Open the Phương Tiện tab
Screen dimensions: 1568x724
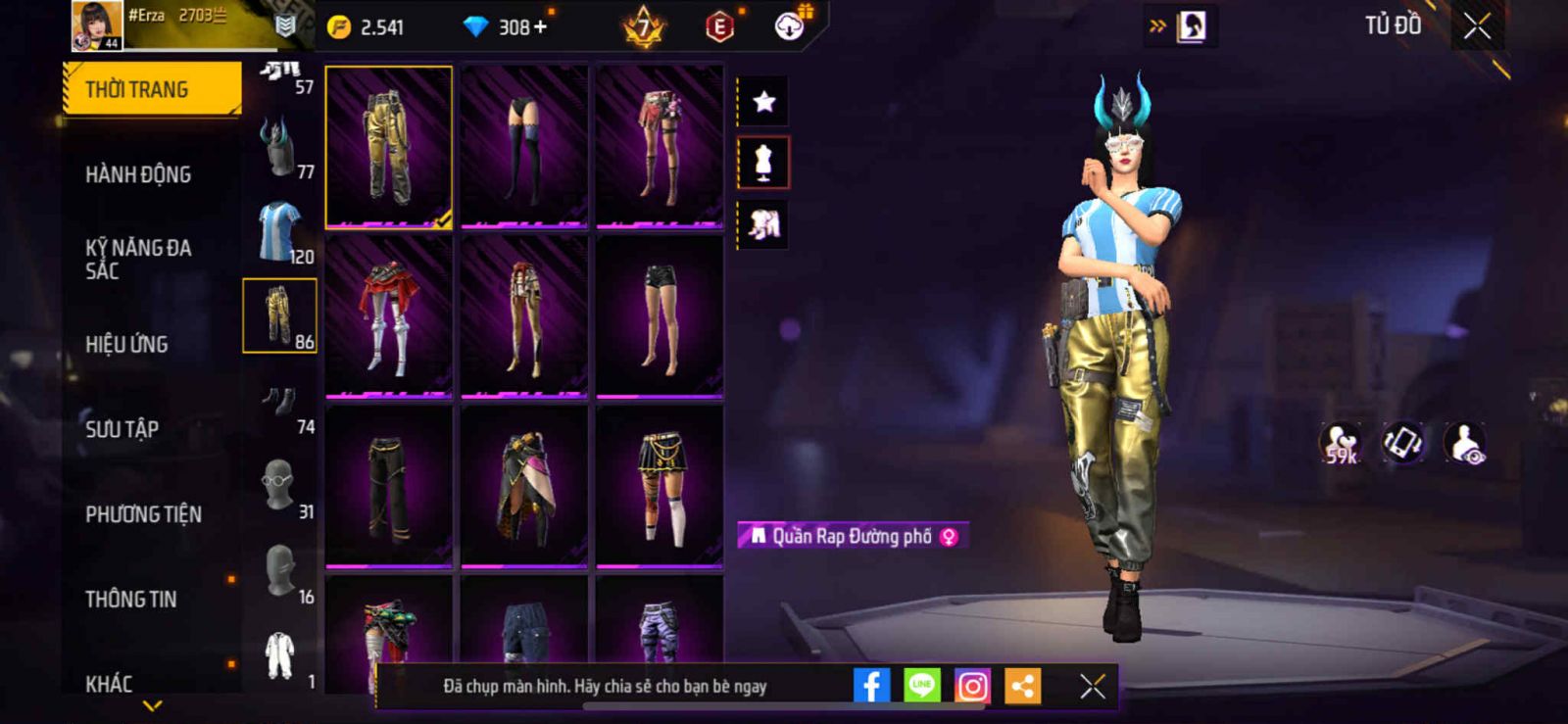[143, 514]
